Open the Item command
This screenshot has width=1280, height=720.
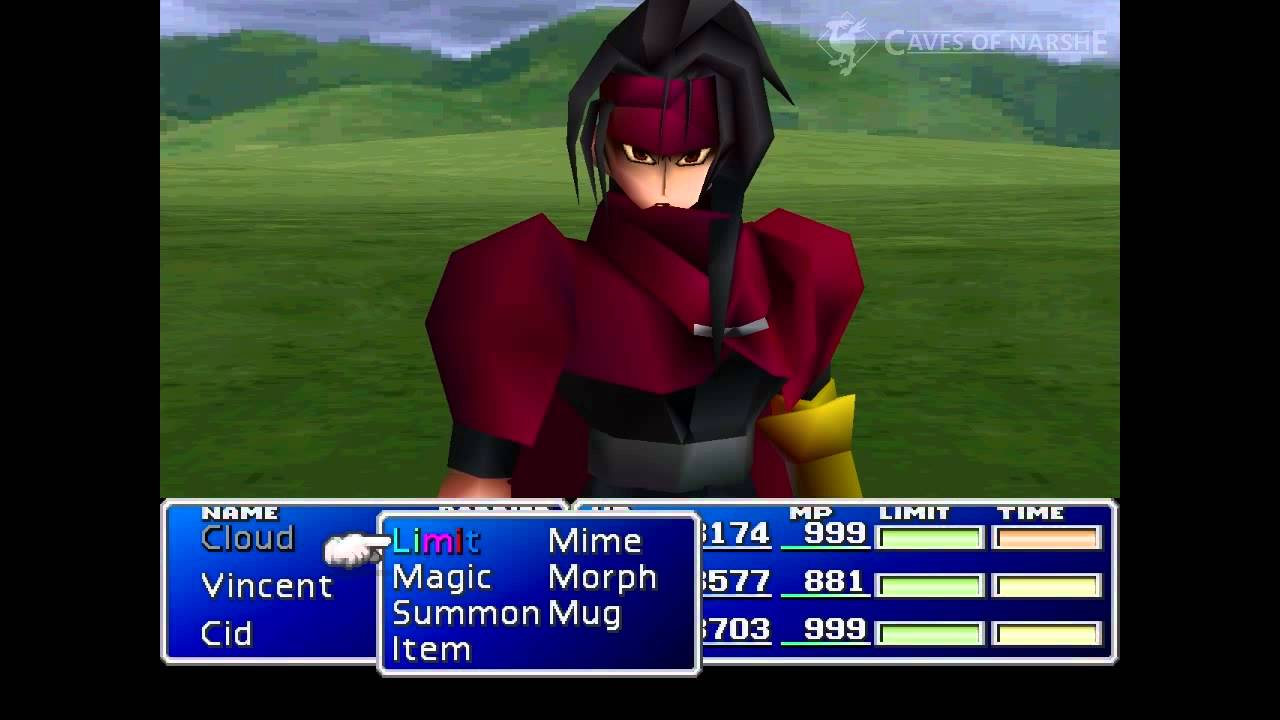(x=431, y=649)
